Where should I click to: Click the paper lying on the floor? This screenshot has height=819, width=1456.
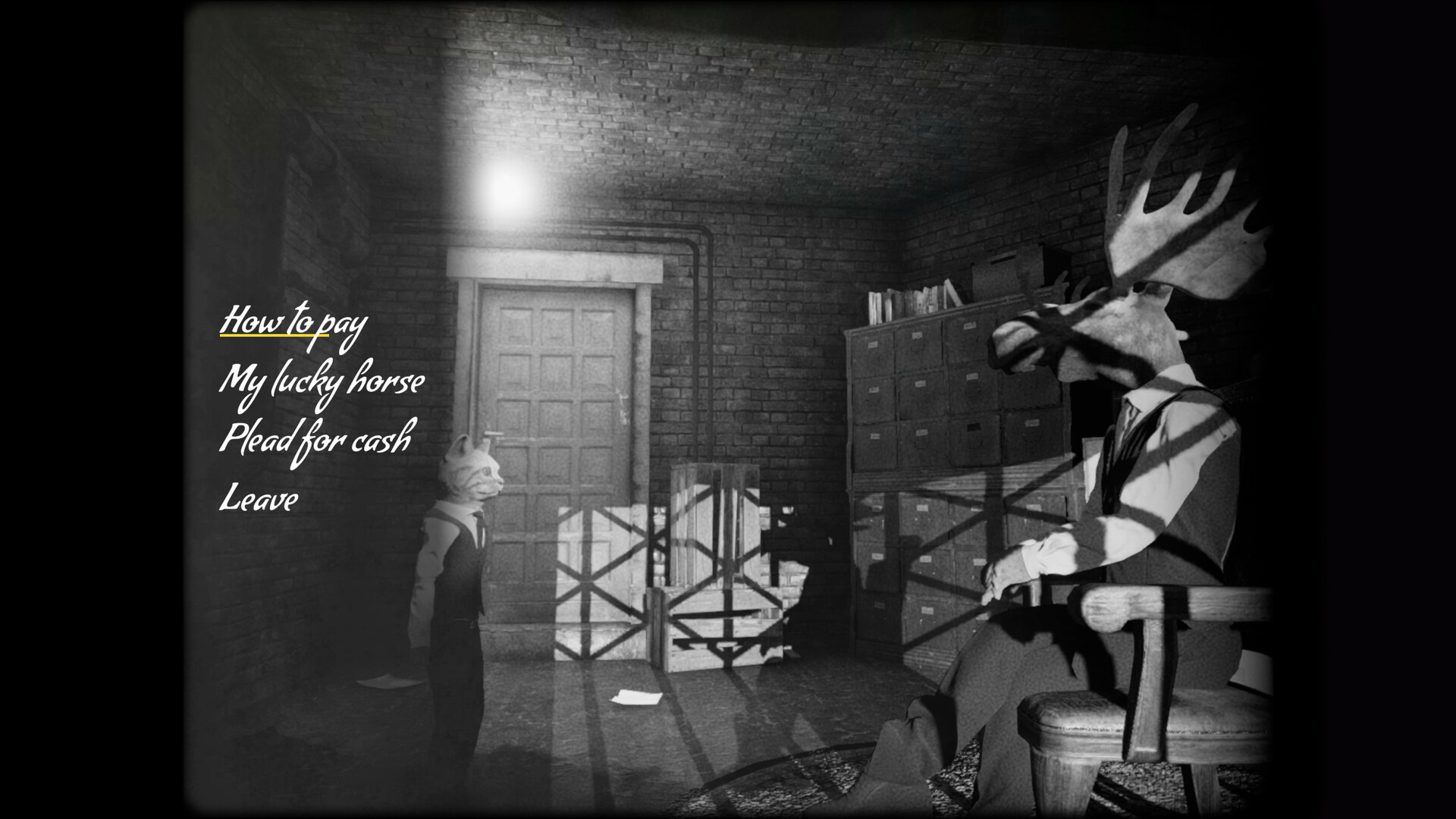637,695
